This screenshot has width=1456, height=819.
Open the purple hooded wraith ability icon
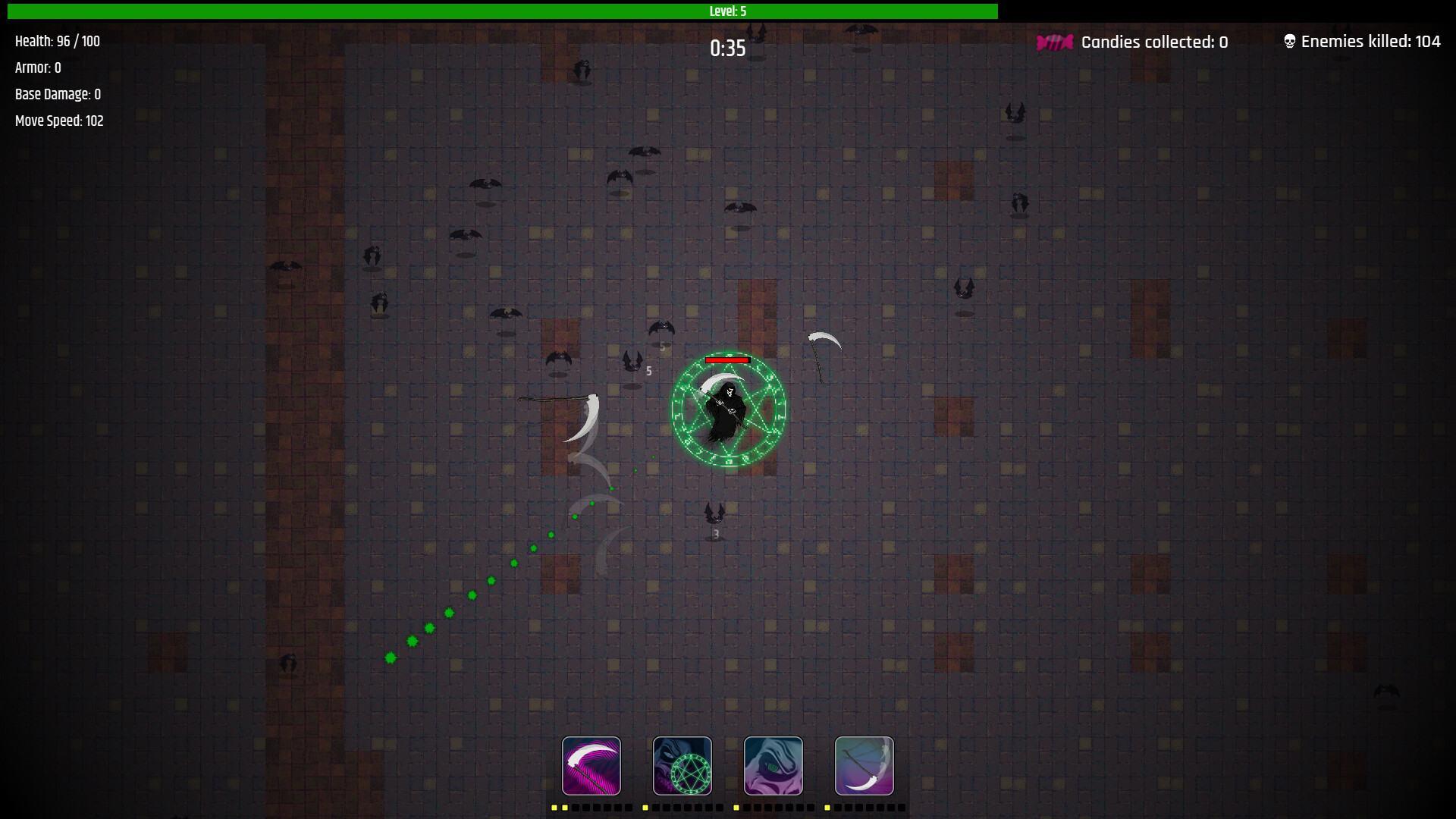(x=773, y=766)
